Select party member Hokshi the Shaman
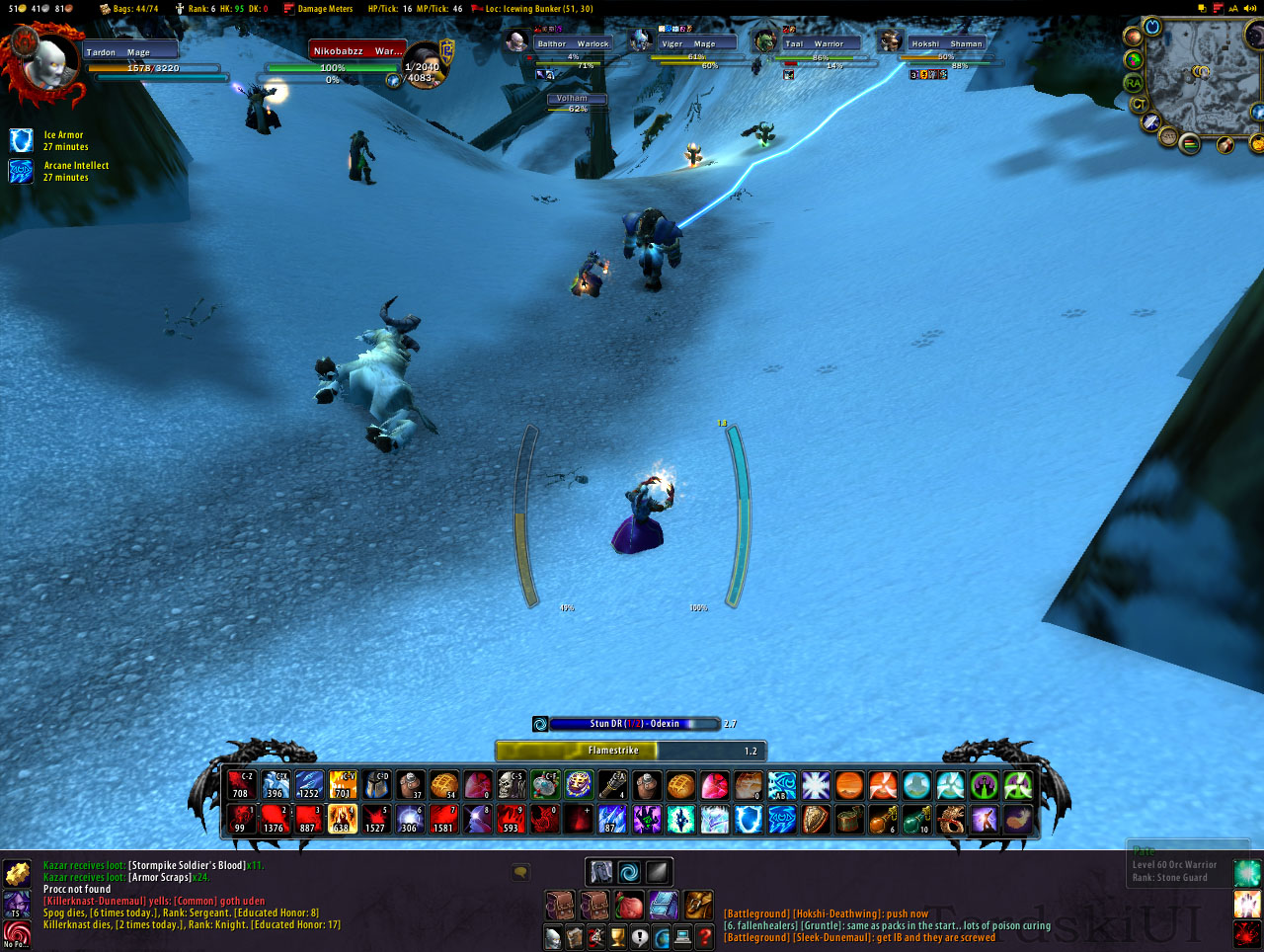Screen dimensions: 1264x952 tap(946, 43)
